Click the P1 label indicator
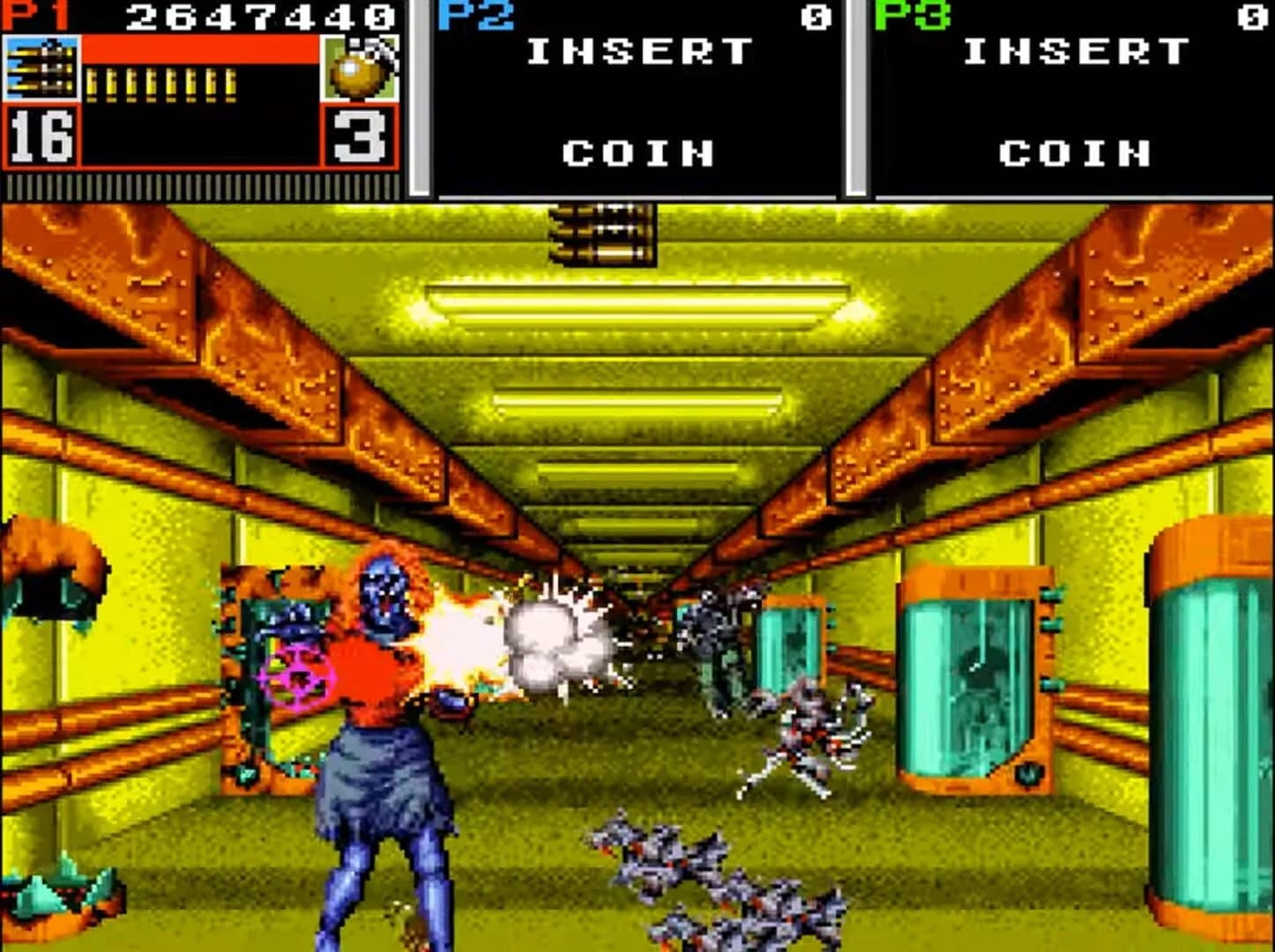1275x952 pixels. (x=29, y=13)
